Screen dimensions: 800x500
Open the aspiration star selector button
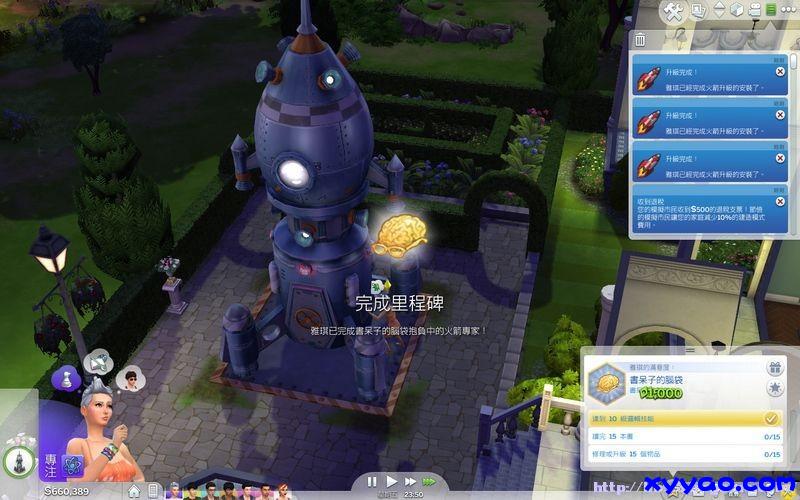click(x=774, y=387)
